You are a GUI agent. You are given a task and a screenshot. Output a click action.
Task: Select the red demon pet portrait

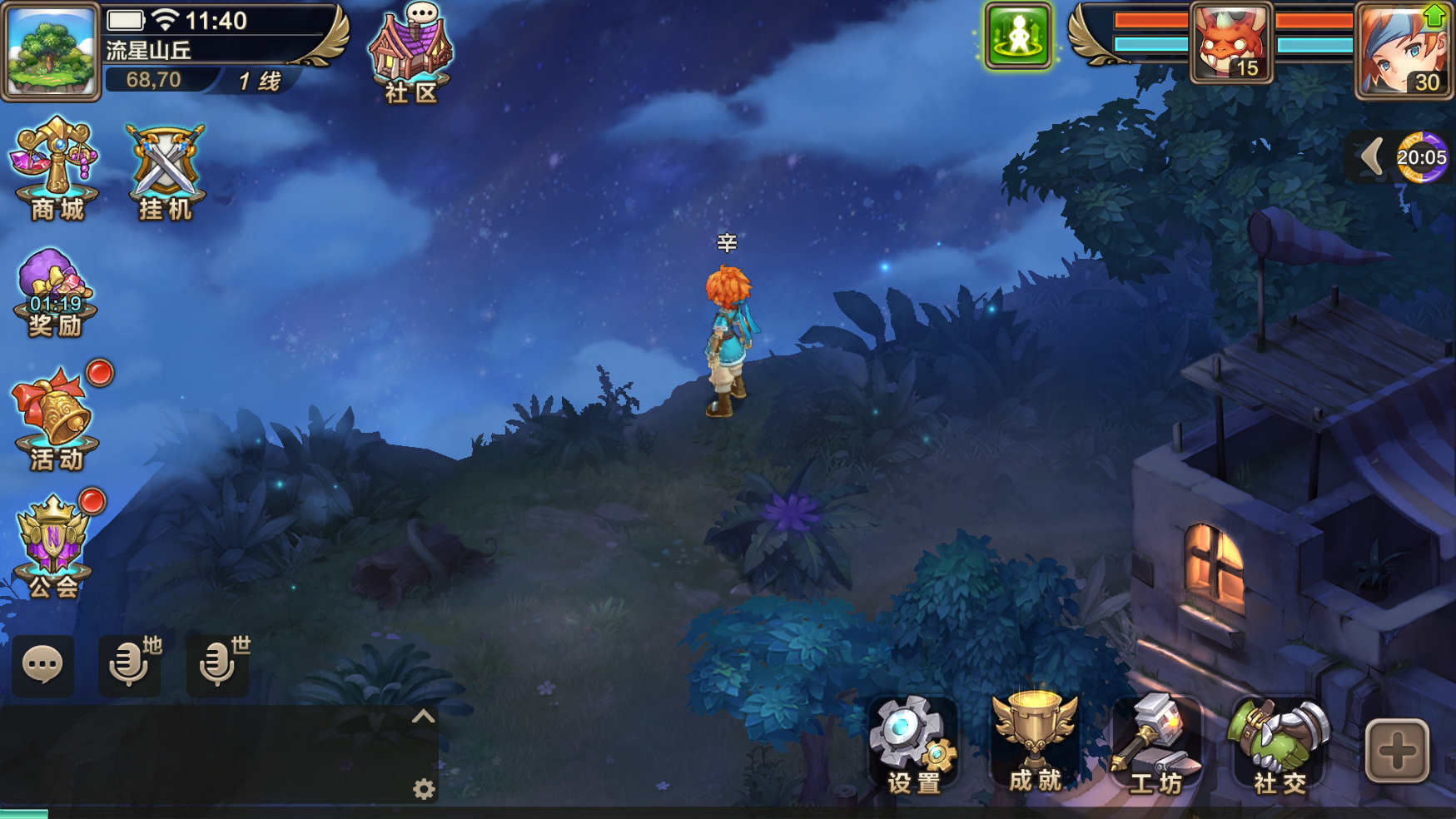click(x=1231, y=42)
